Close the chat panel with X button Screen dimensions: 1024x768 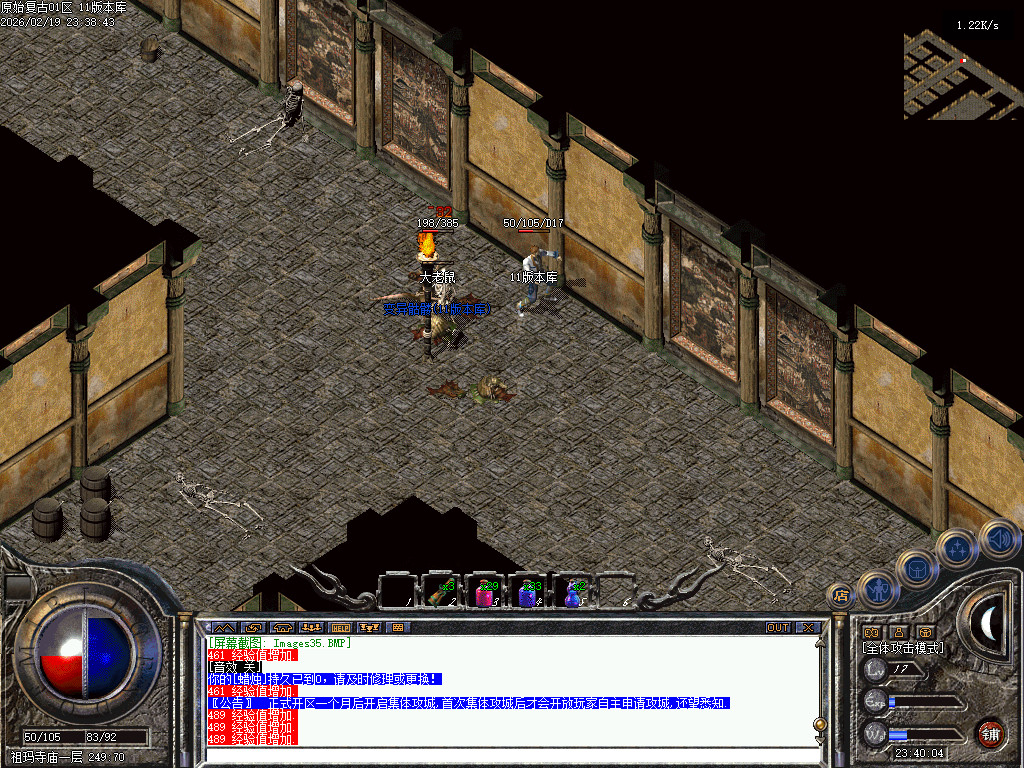point(807,628)
